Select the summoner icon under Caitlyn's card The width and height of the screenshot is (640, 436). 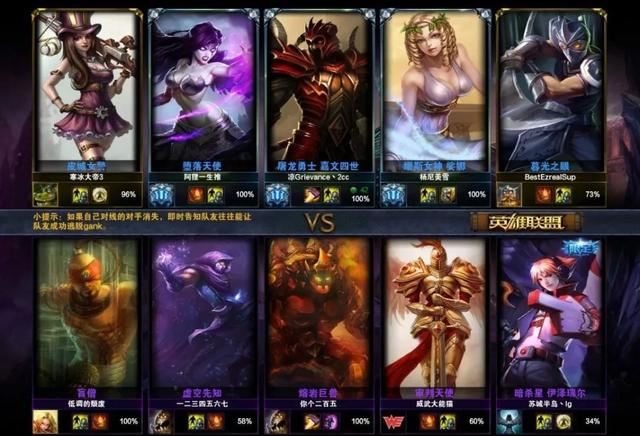(x=45, y=194)
